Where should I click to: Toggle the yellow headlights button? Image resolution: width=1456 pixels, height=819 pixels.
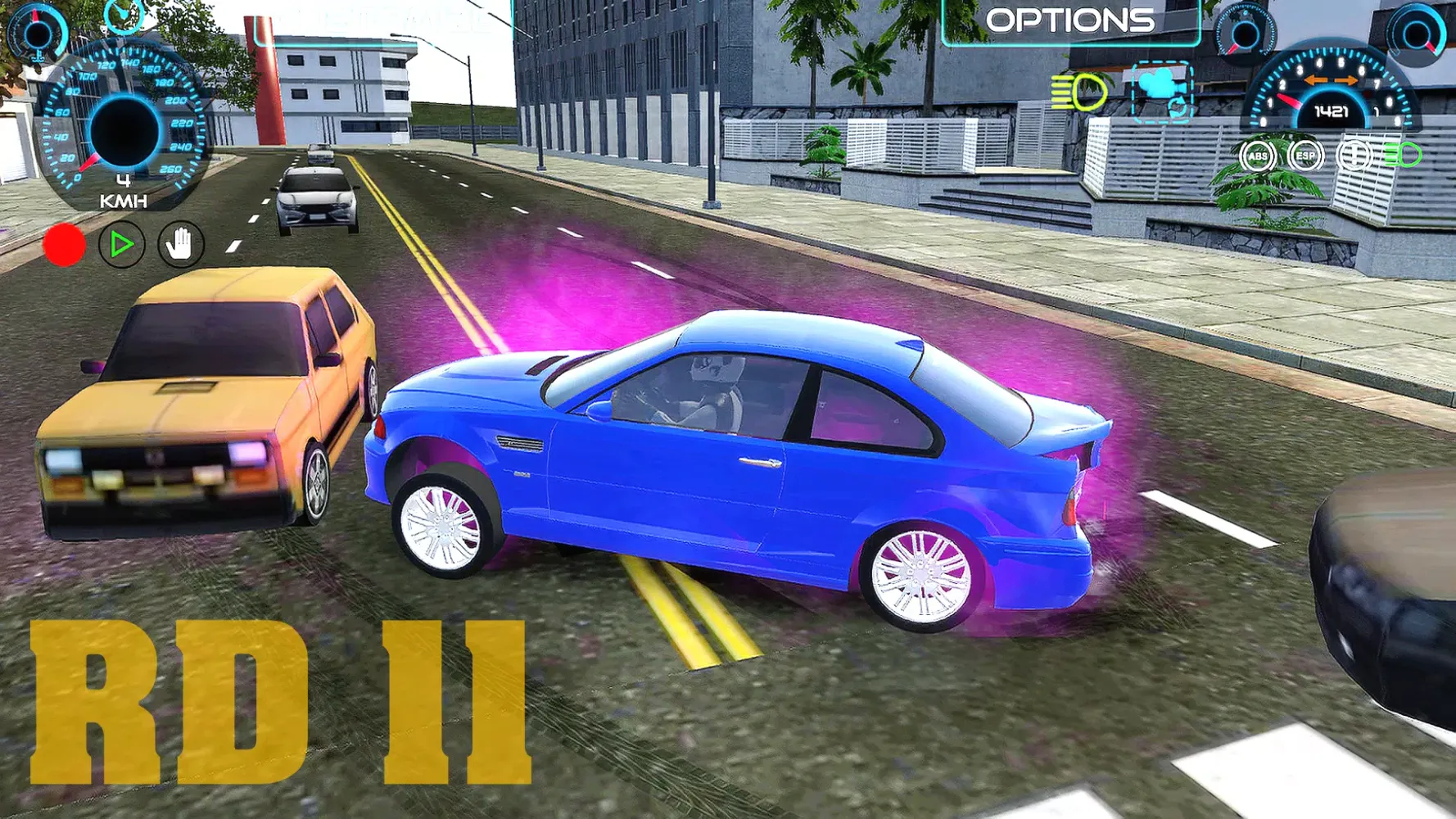pyautogui.click(x=1078, y=93)
